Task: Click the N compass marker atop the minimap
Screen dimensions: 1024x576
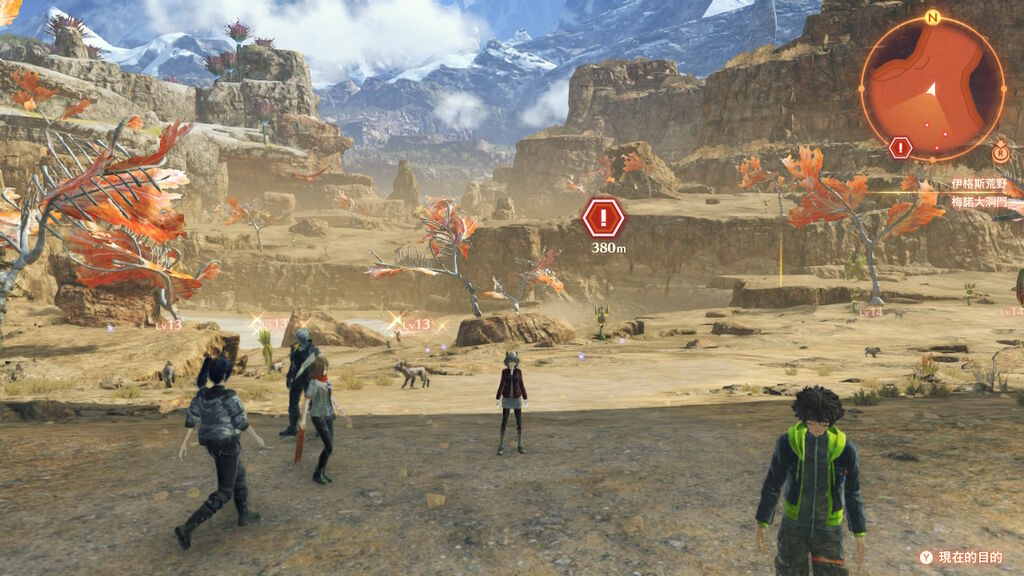Action: tap(932, 17)
